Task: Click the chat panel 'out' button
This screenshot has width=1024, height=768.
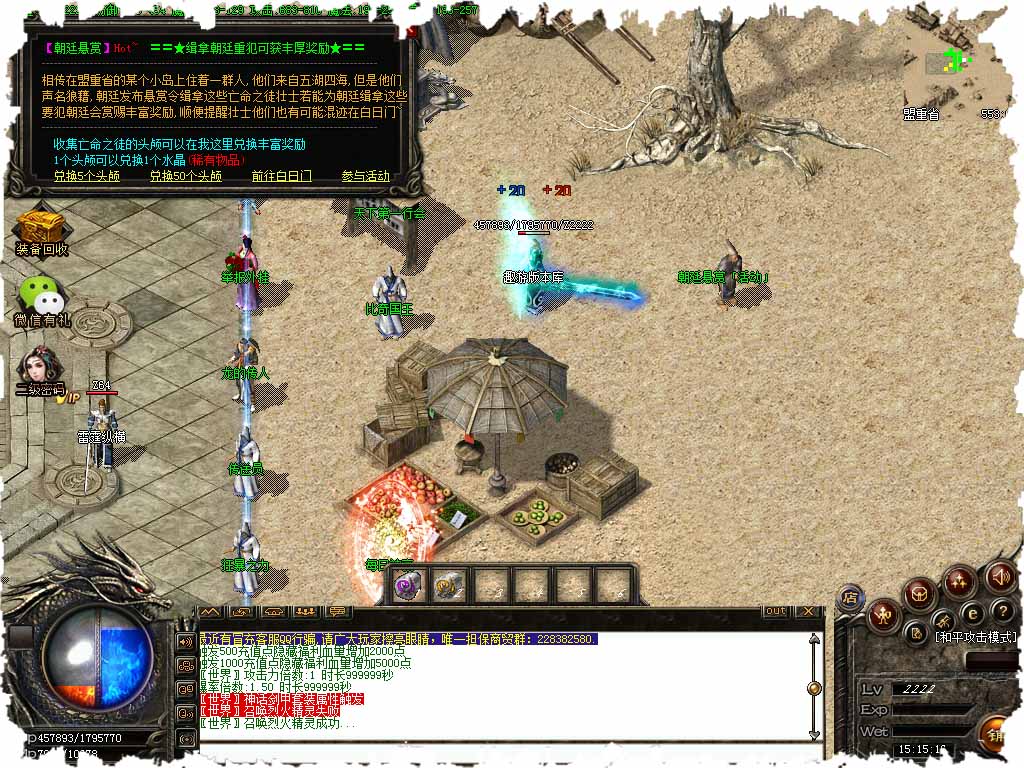Action: 776,611
